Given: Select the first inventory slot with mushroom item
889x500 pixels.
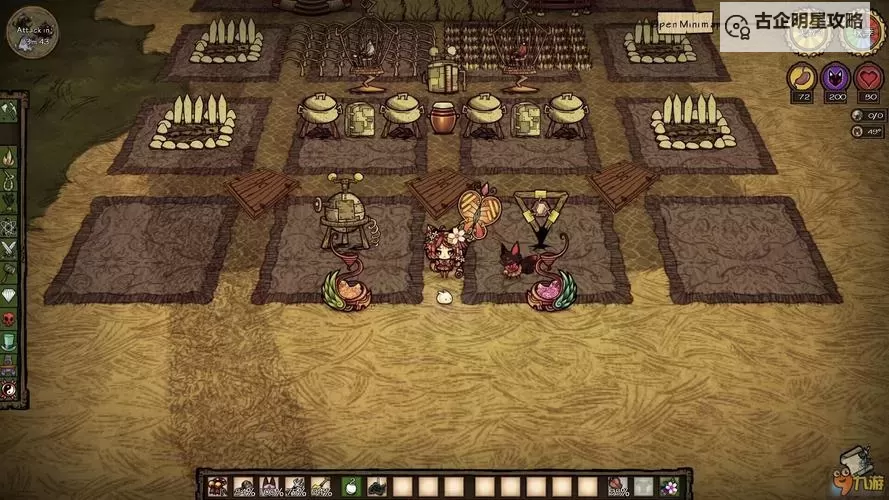Looking at the screenshot, I should click(x=216, y=487).
